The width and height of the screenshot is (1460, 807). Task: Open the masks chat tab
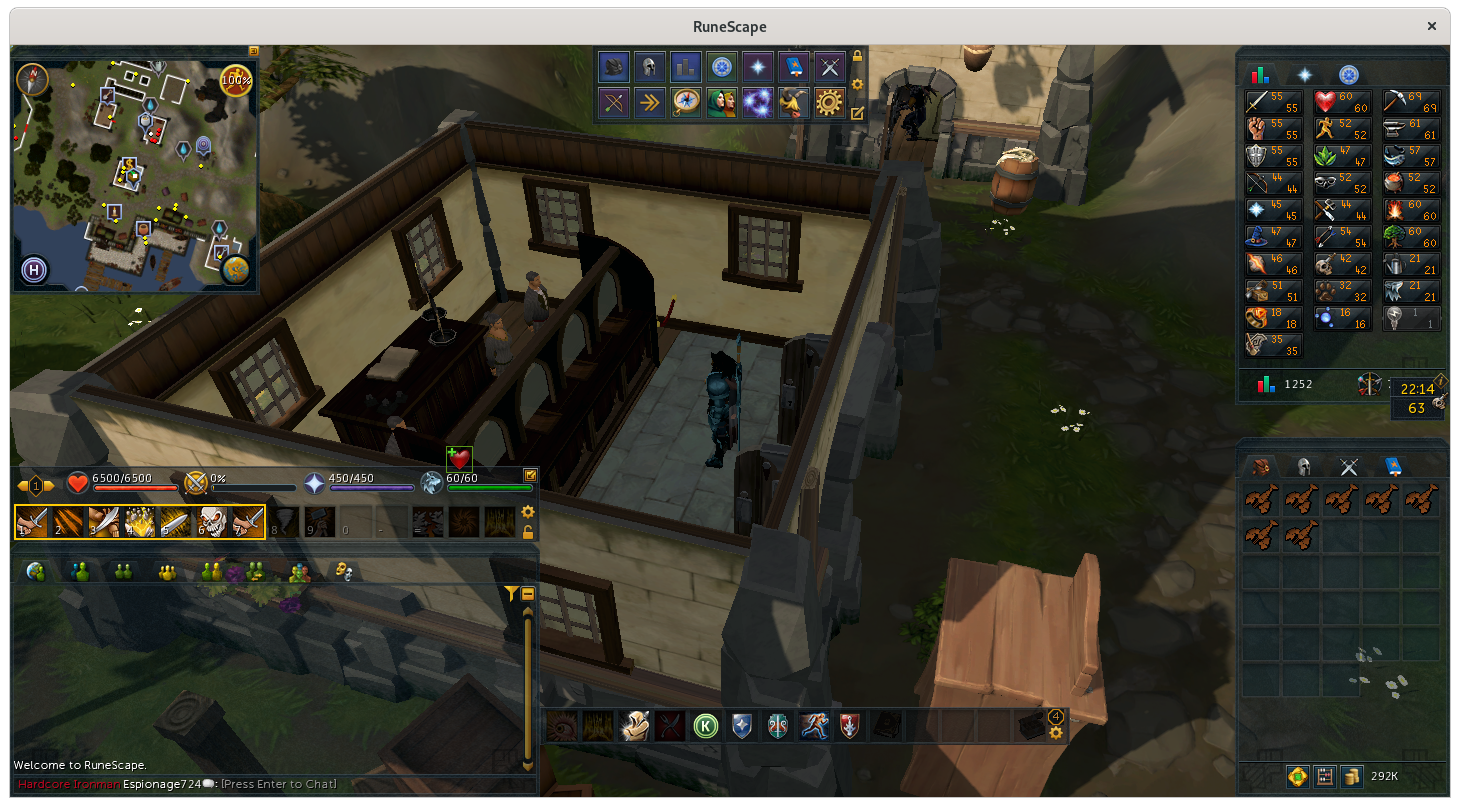343,571
